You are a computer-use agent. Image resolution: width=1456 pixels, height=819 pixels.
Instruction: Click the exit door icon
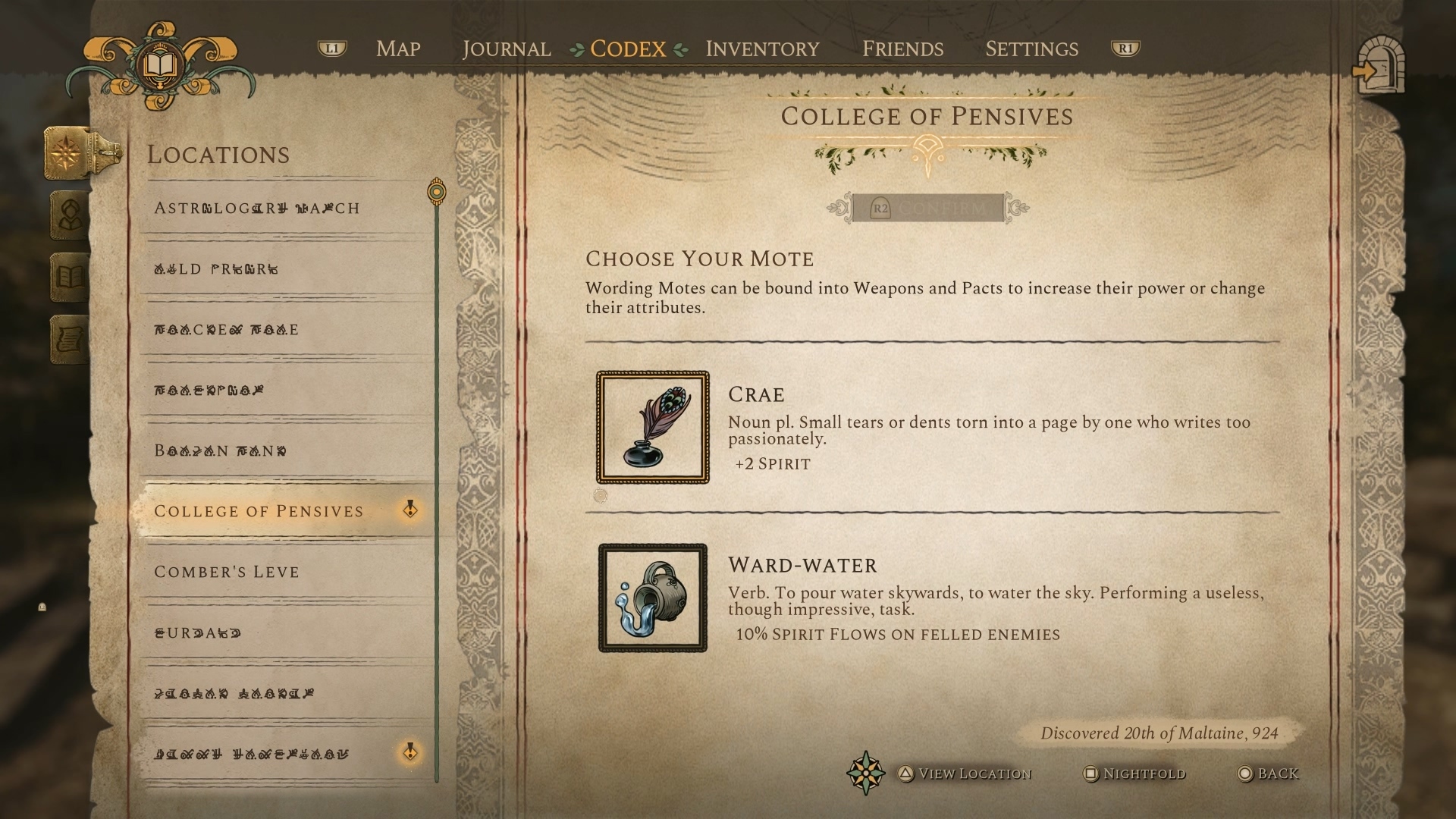click(1379, 68)
